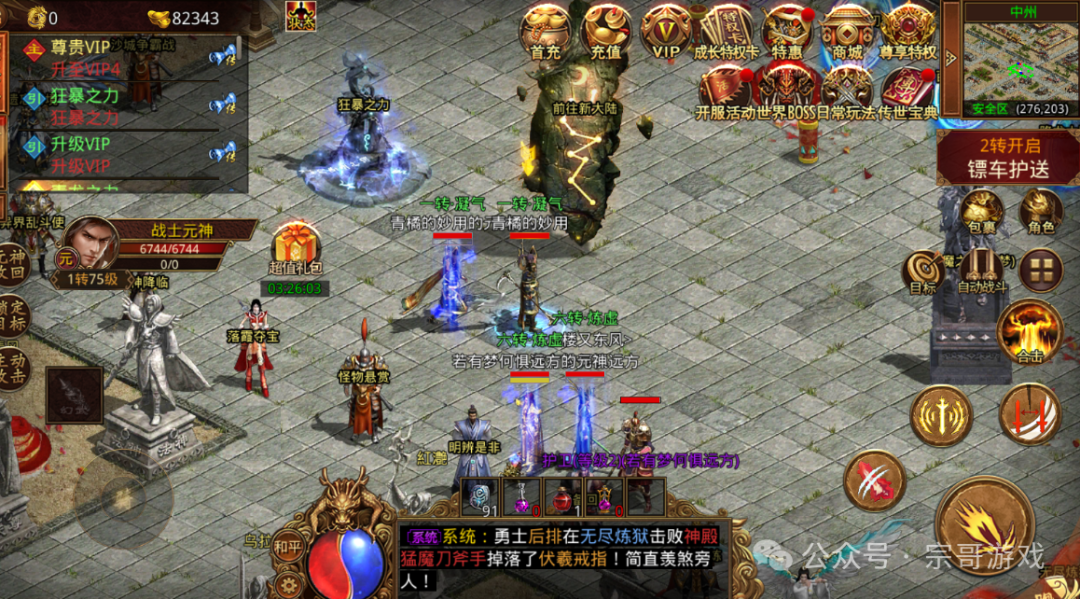
Task: Open the VIP menu icon
Action: [666, 30]
